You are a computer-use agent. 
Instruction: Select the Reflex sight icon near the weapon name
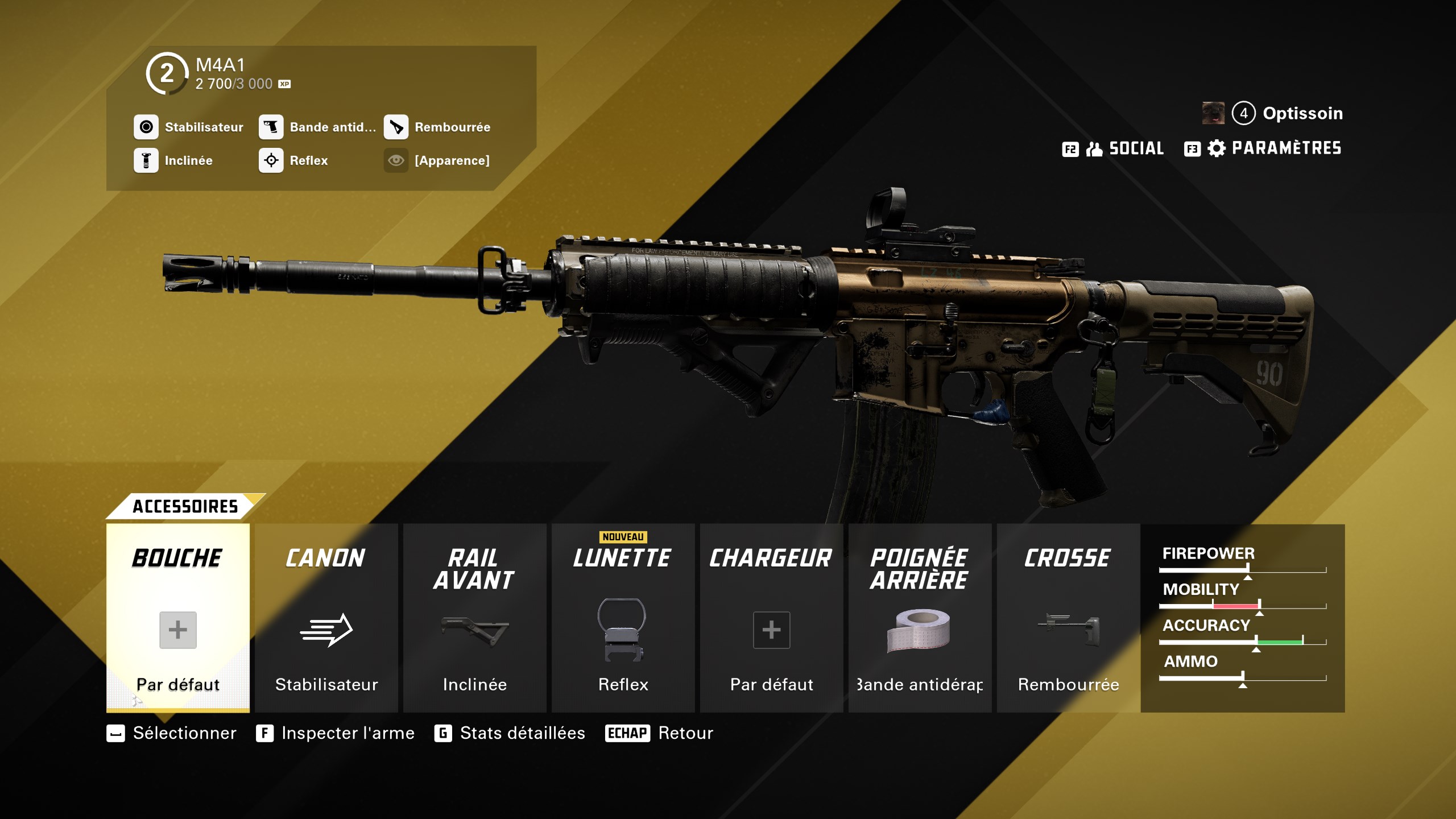pyautogui.click(x=271, y=160)
